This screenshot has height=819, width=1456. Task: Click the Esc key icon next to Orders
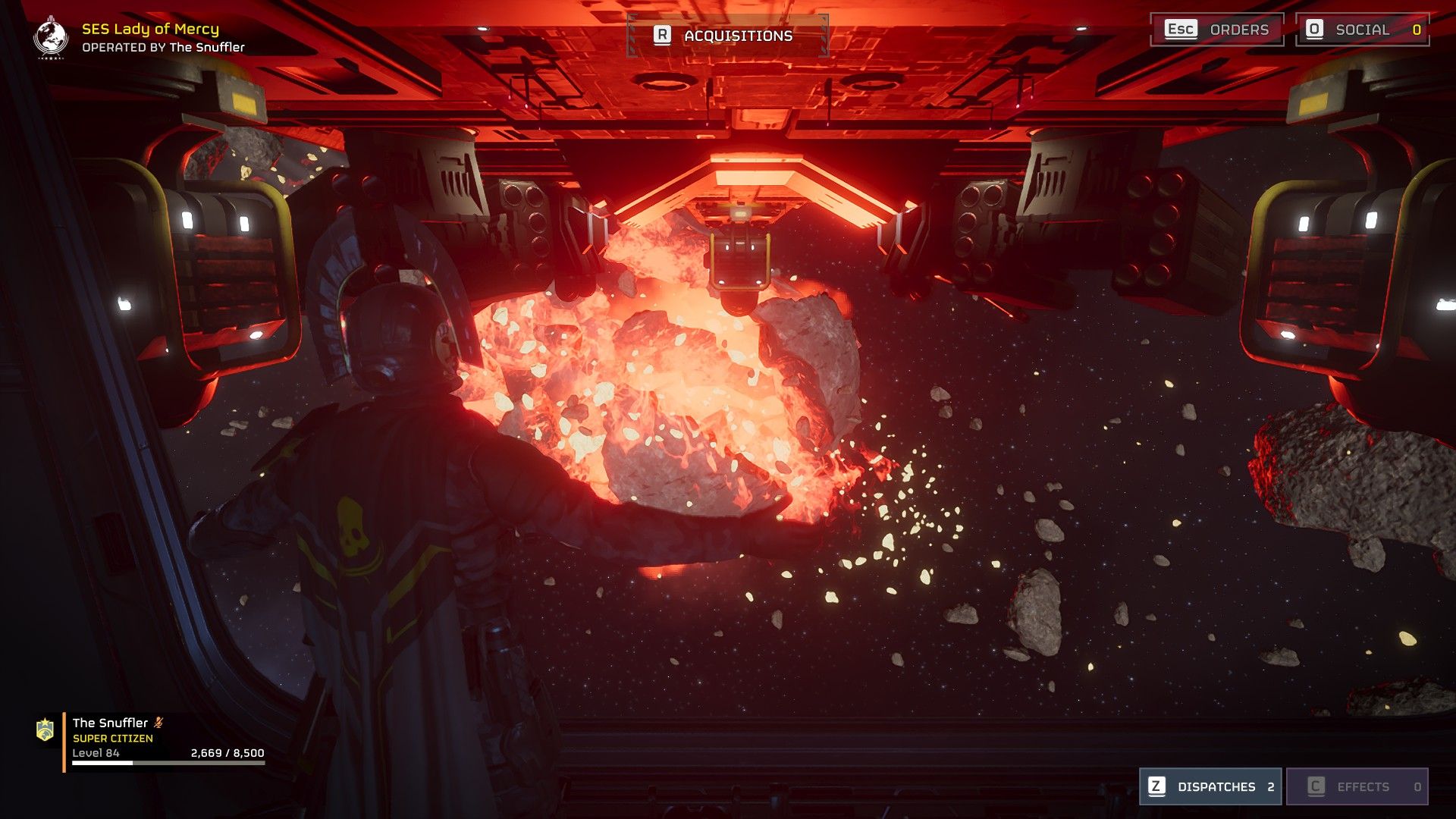coord(1181,30)
